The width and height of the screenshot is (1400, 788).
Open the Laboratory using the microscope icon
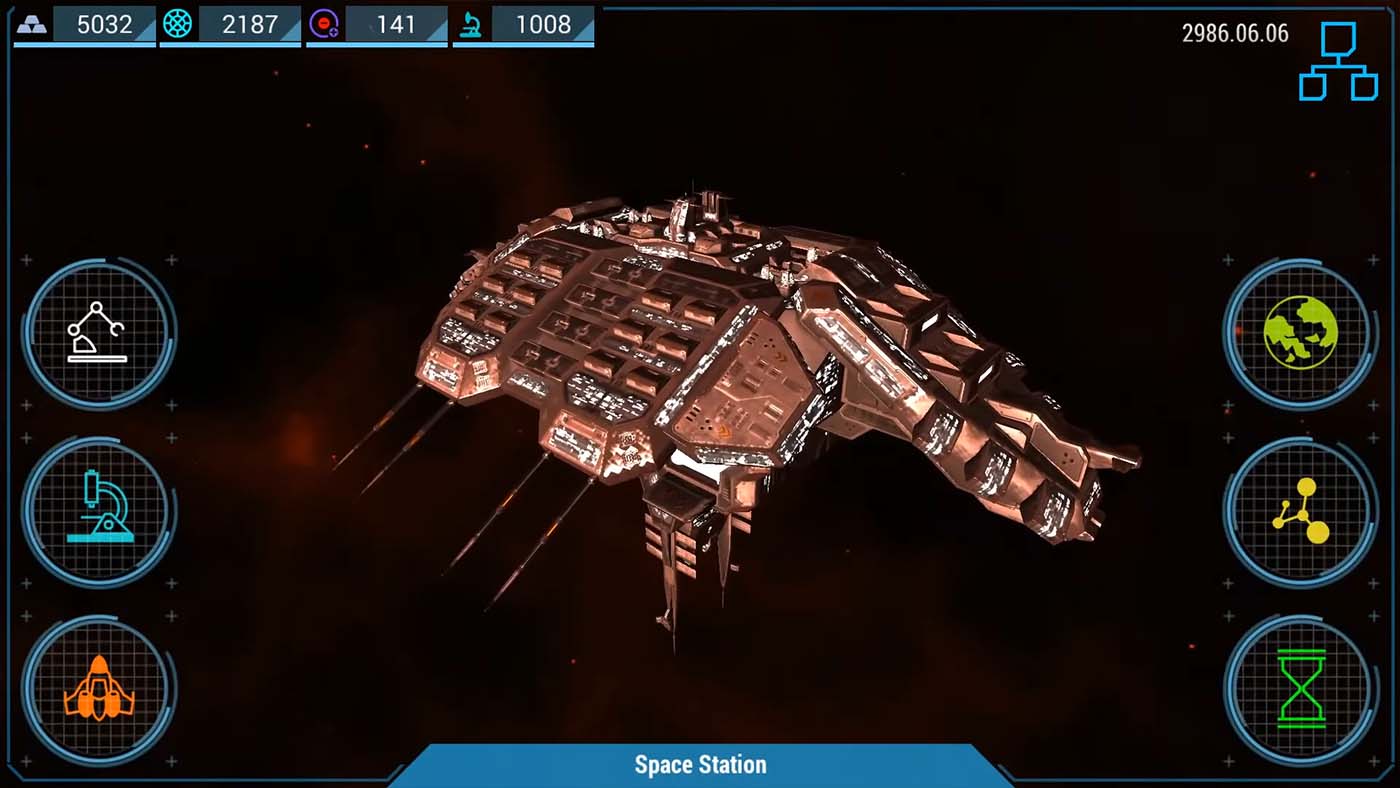97,511
